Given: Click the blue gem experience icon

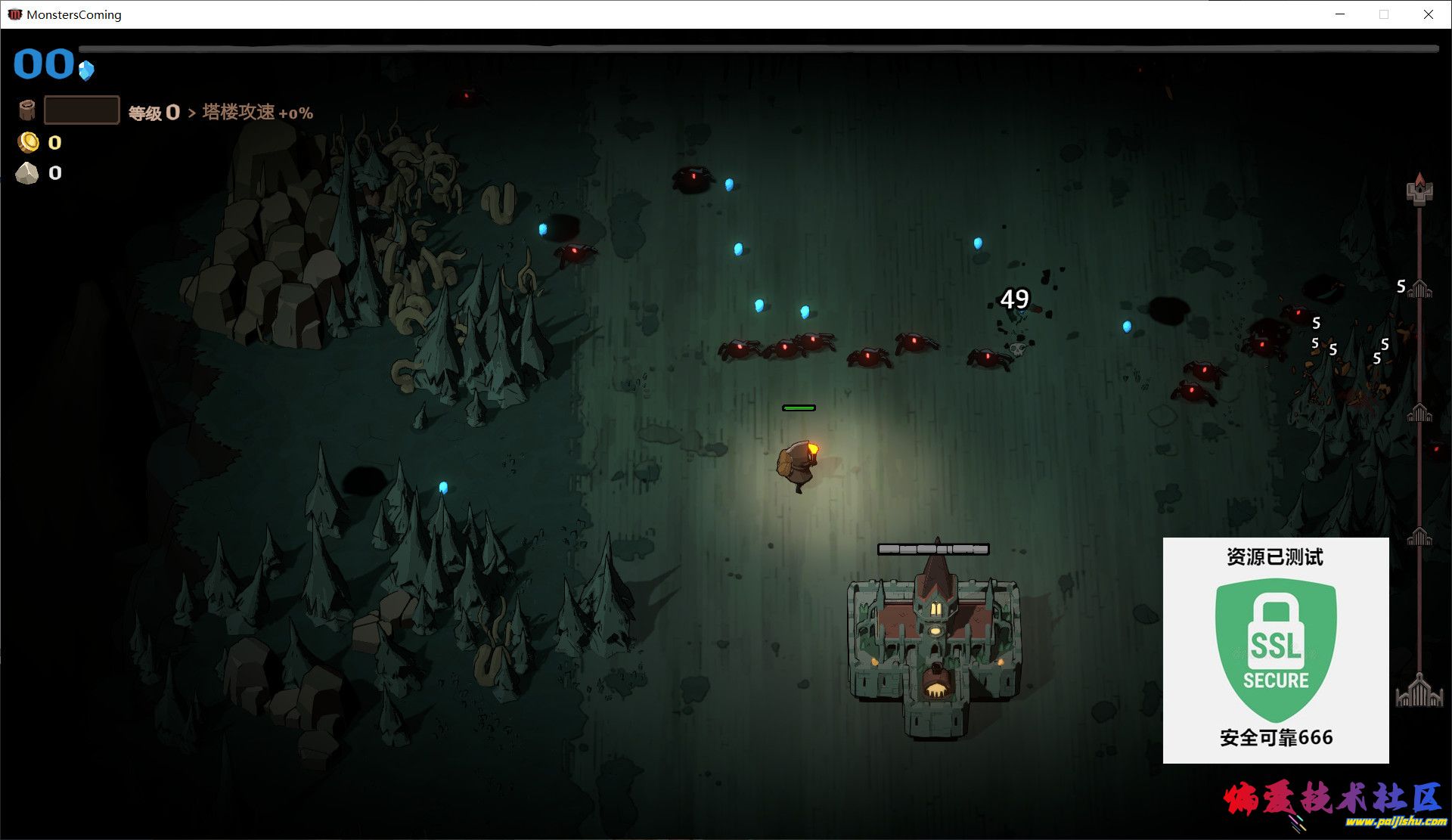Looking at the screenshot, I should (x=86, y=70).
